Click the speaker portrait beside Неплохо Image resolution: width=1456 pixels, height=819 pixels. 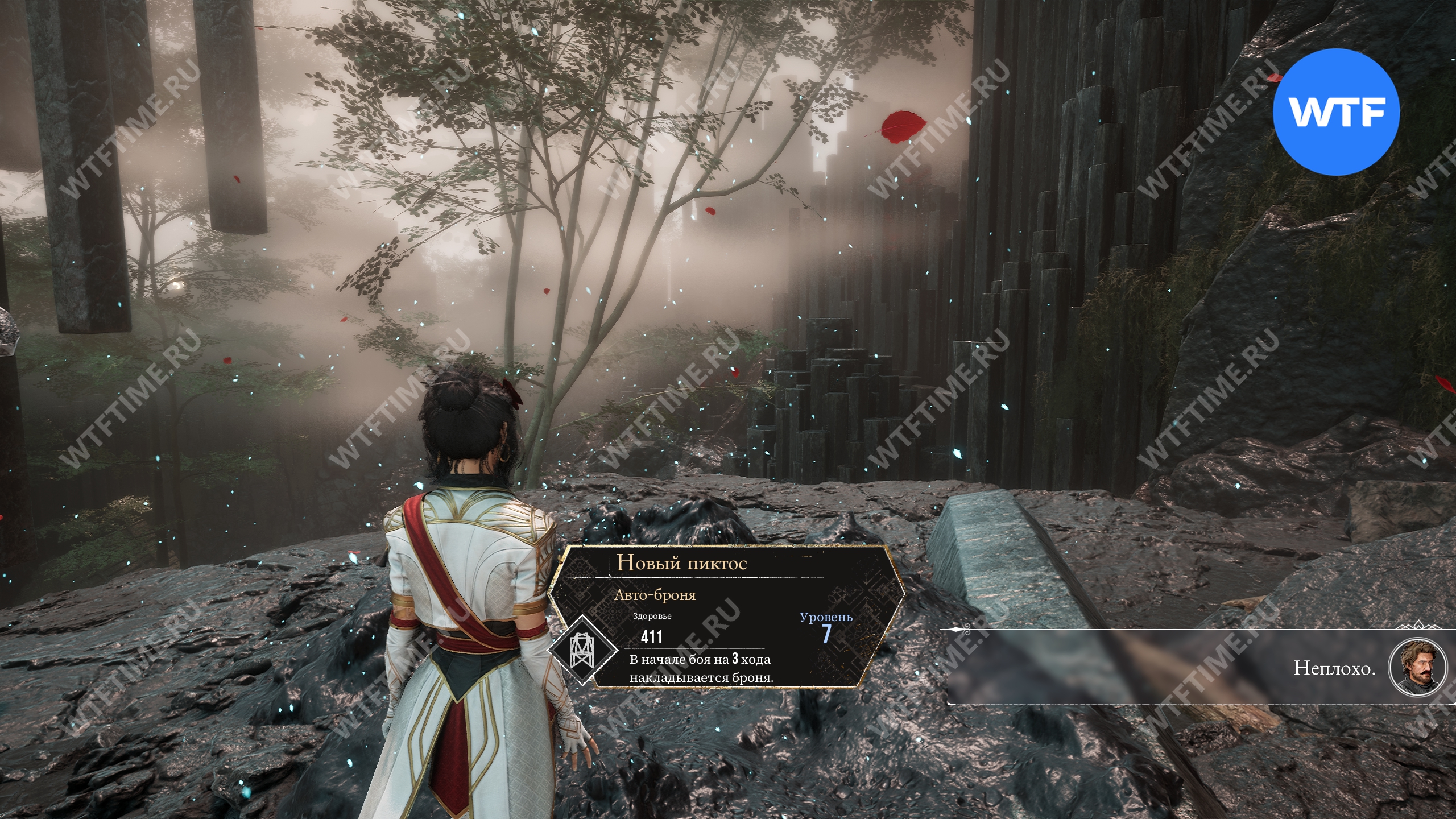coord(1416,667)
